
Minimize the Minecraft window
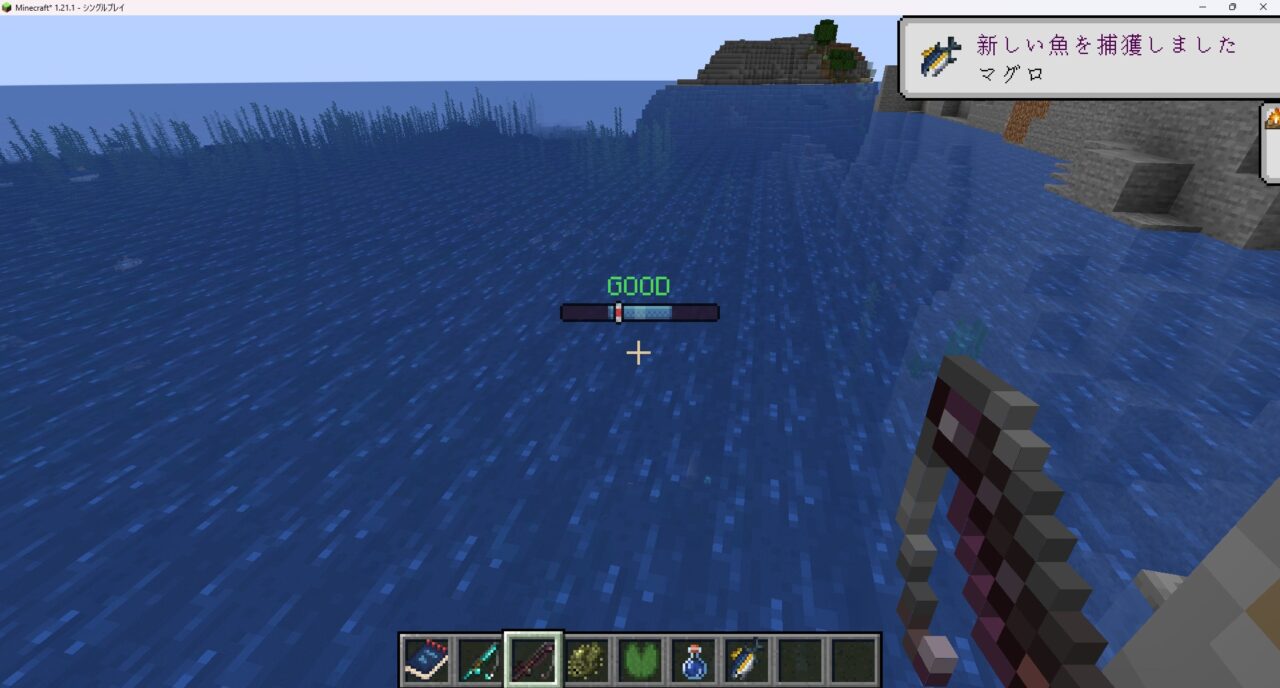coord(1203,7)
